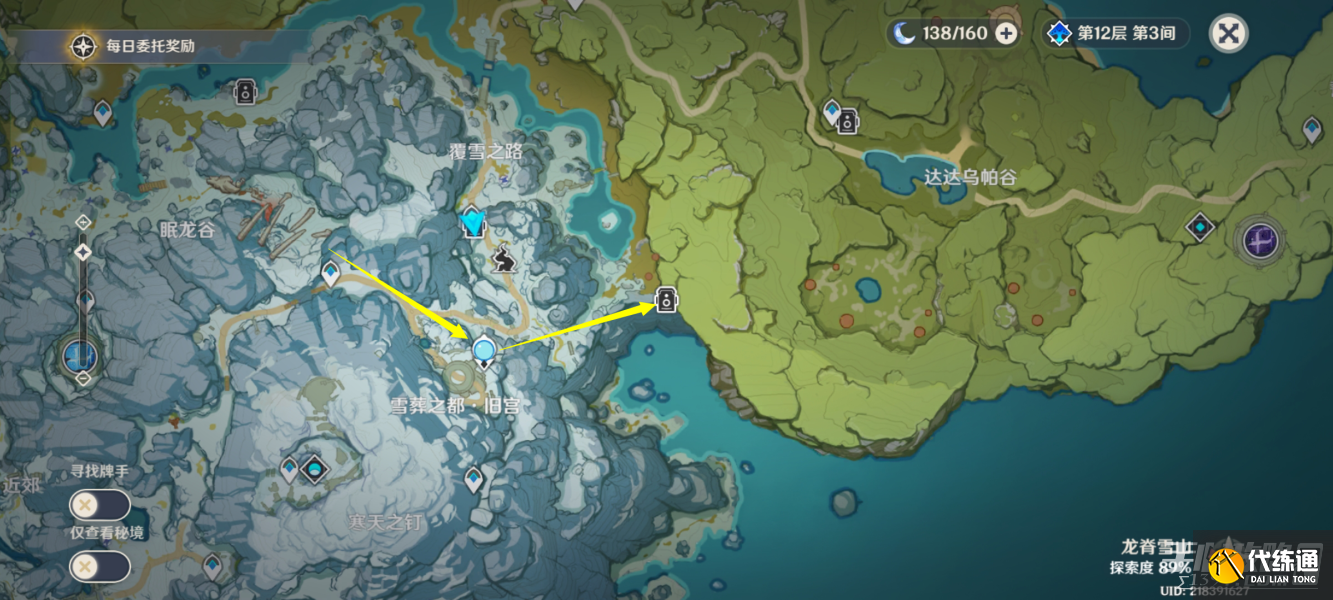Screen dimensions: 1333x600
Task: Select the cyan Statue of the Seven marker
Action: [472, 221]
